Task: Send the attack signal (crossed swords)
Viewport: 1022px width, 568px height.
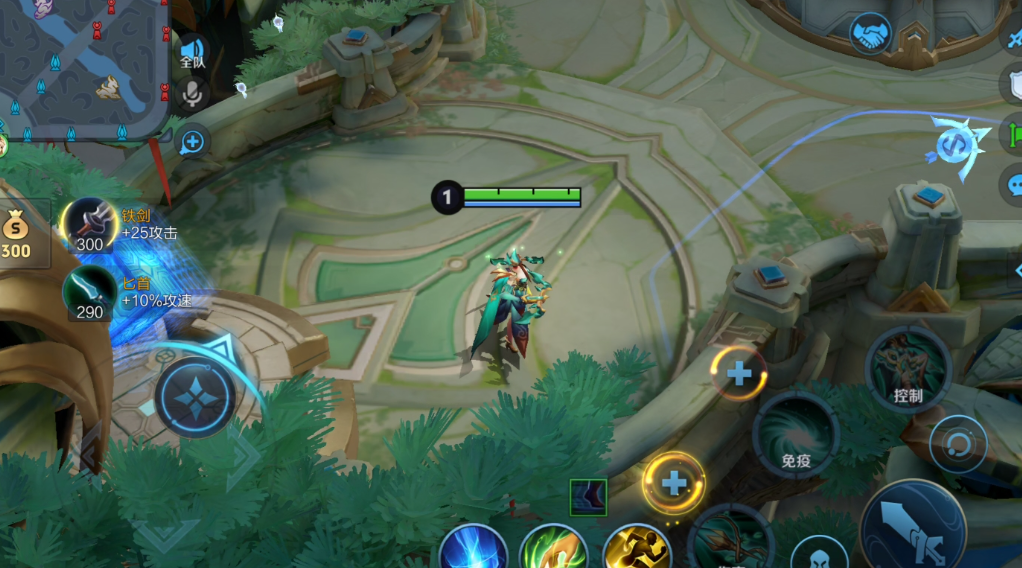Action: coord(1014,40)
